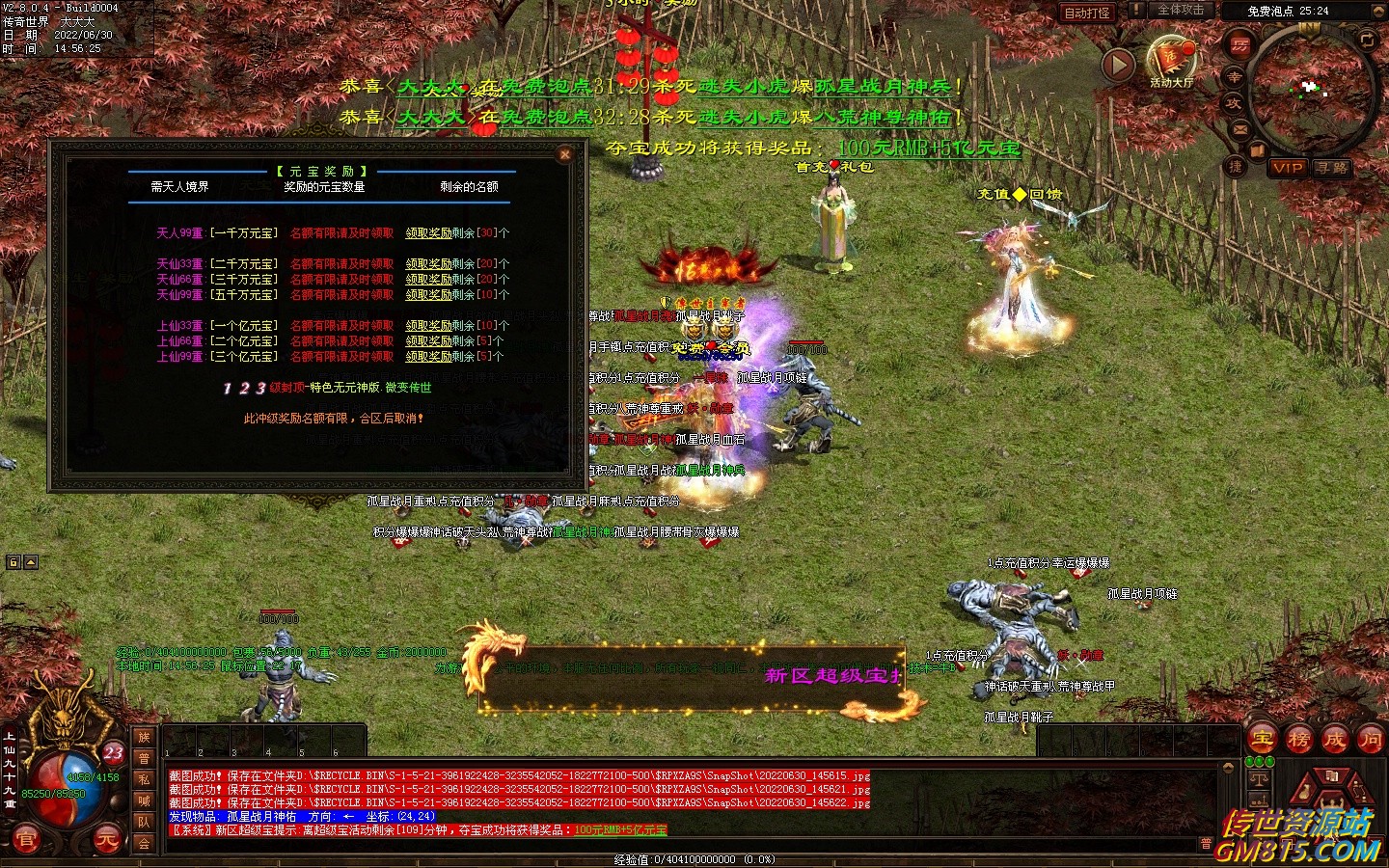
Task: Select the 全体攻击 attack mode button
Action: [x=1181, y=11]
